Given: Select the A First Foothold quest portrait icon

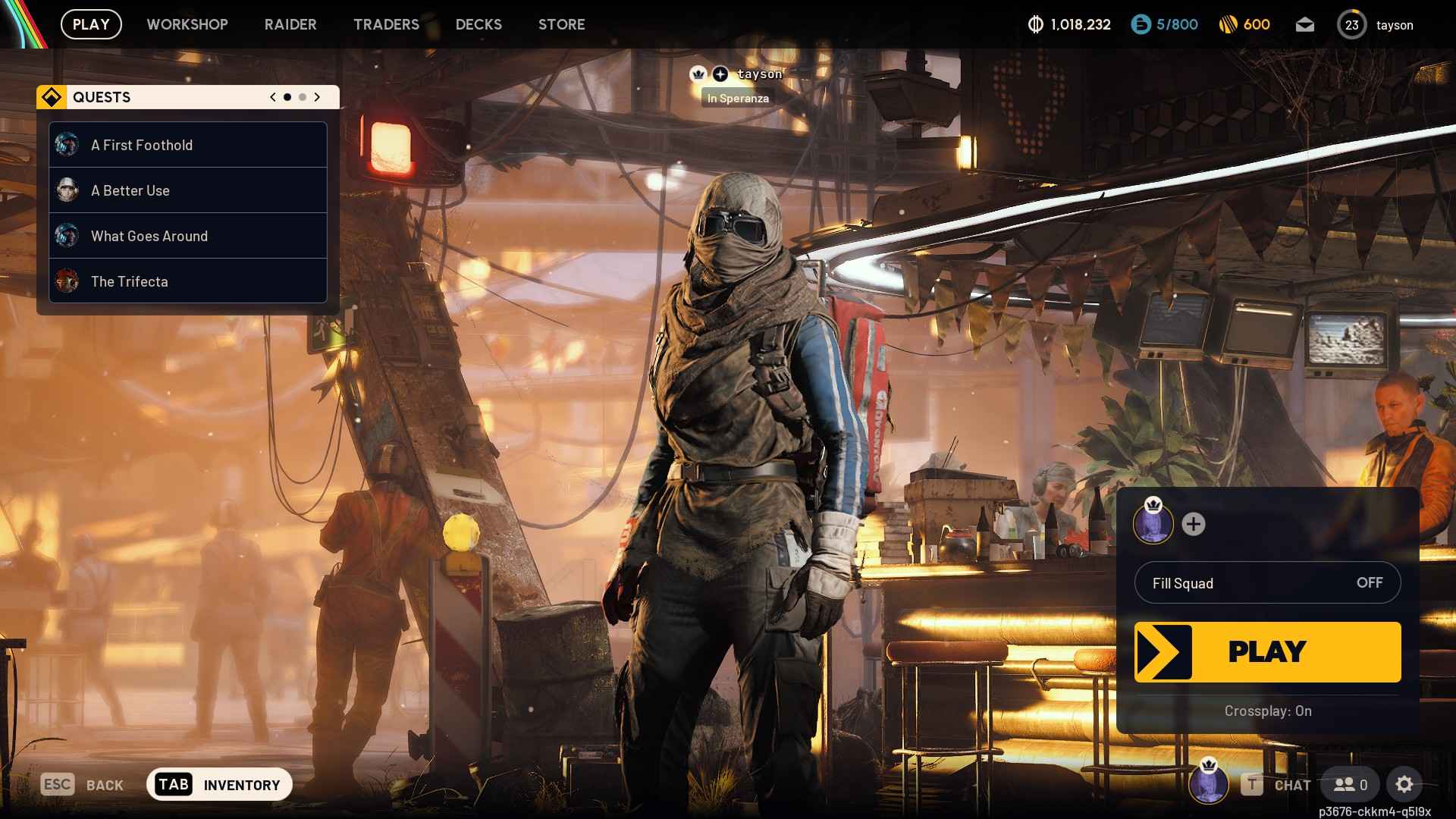Looking at the screenshot, I should pos(67,144).
